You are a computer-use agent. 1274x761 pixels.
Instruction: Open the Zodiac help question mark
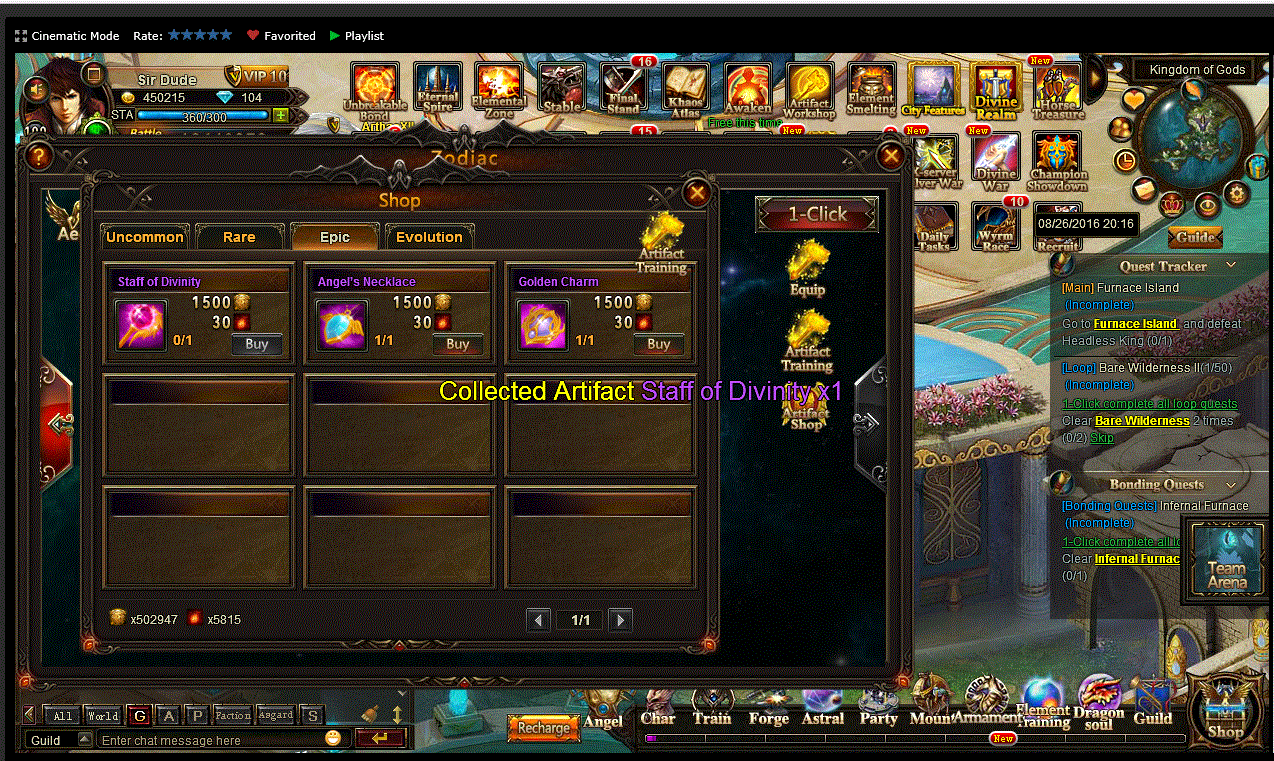(x=39, y=156)
